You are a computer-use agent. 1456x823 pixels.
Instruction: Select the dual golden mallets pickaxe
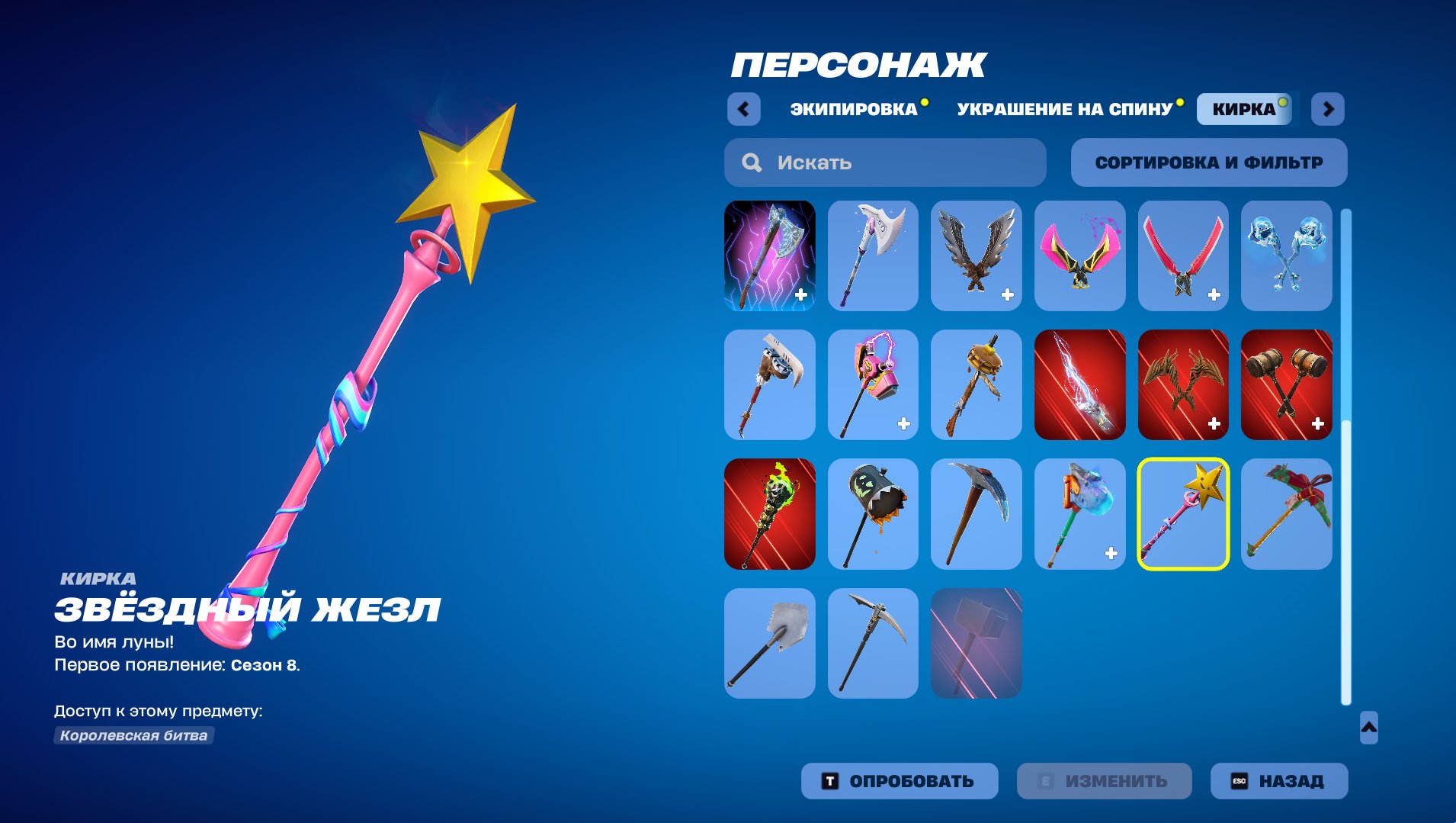pyautogui.click(x=1286, y=385)
